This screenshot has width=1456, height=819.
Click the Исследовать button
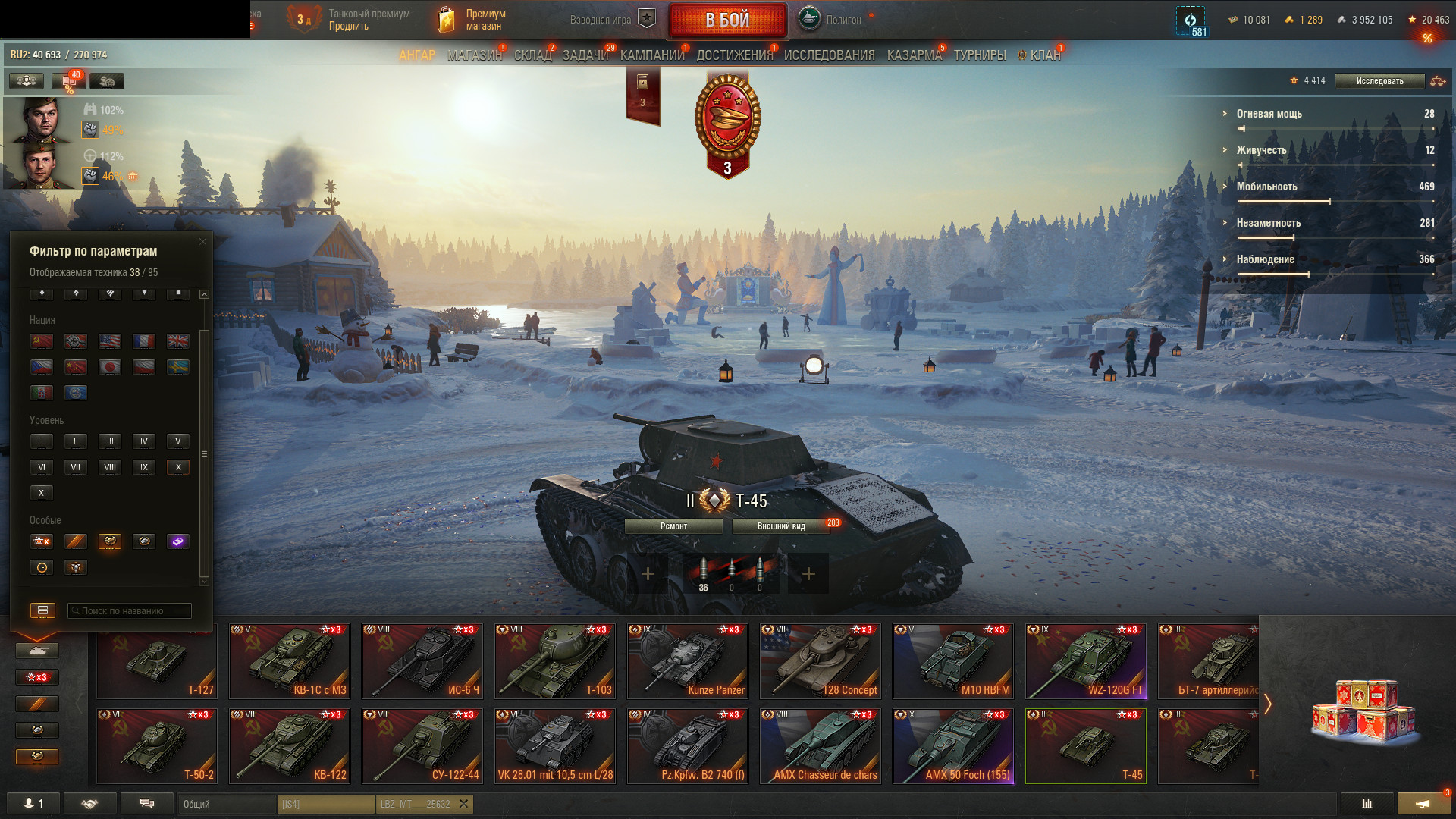(1379, 81)
